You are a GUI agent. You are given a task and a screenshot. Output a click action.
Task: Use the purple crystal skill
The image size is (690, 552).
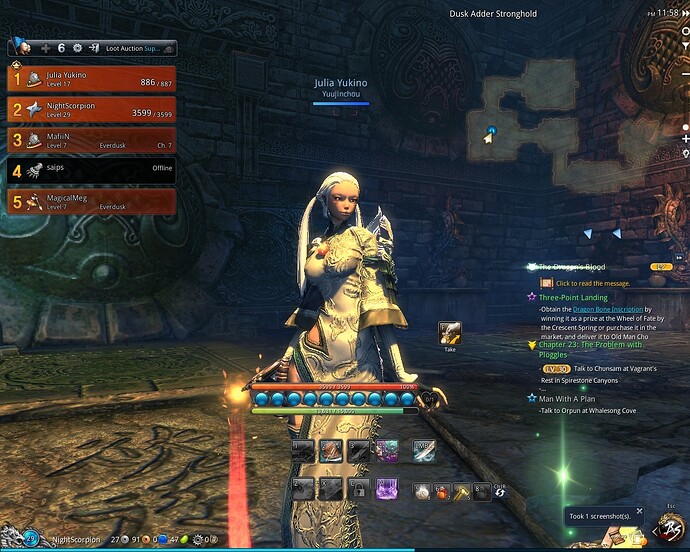pos(386,490)
